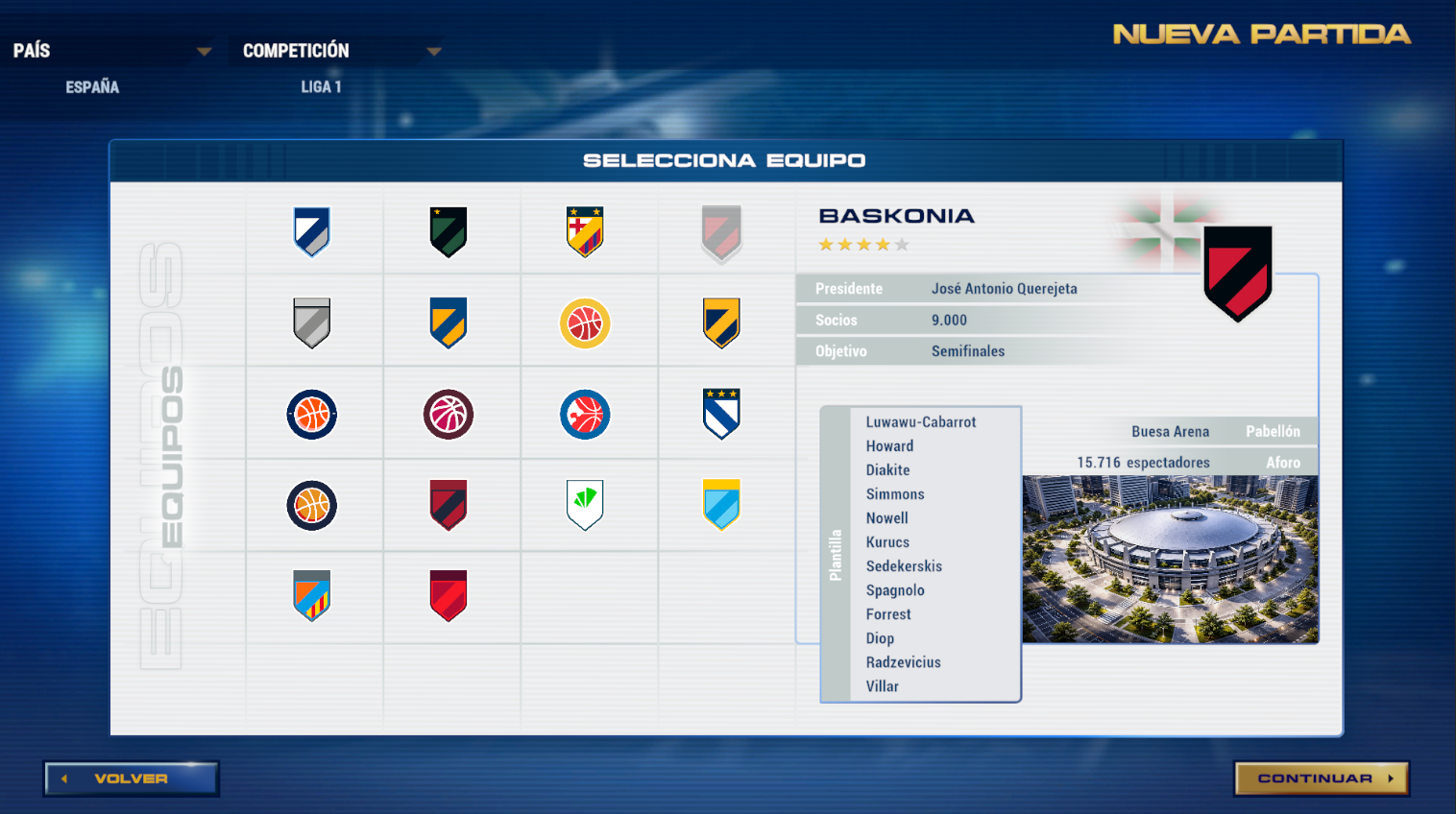The image size is (1456, 814).
Task: Pick the white shield with green emblem
Action: pos(585,505)
